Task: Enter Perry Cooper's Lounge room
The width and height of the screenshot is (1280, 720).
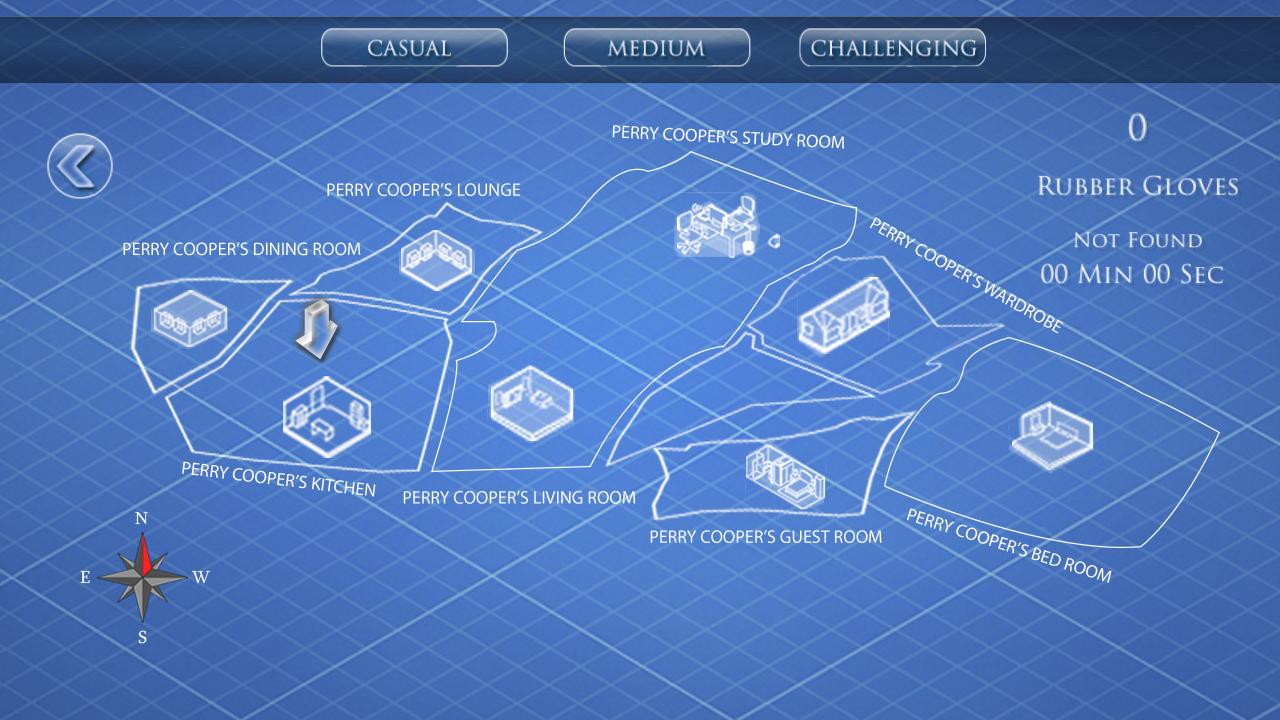Action: (436, 258)
